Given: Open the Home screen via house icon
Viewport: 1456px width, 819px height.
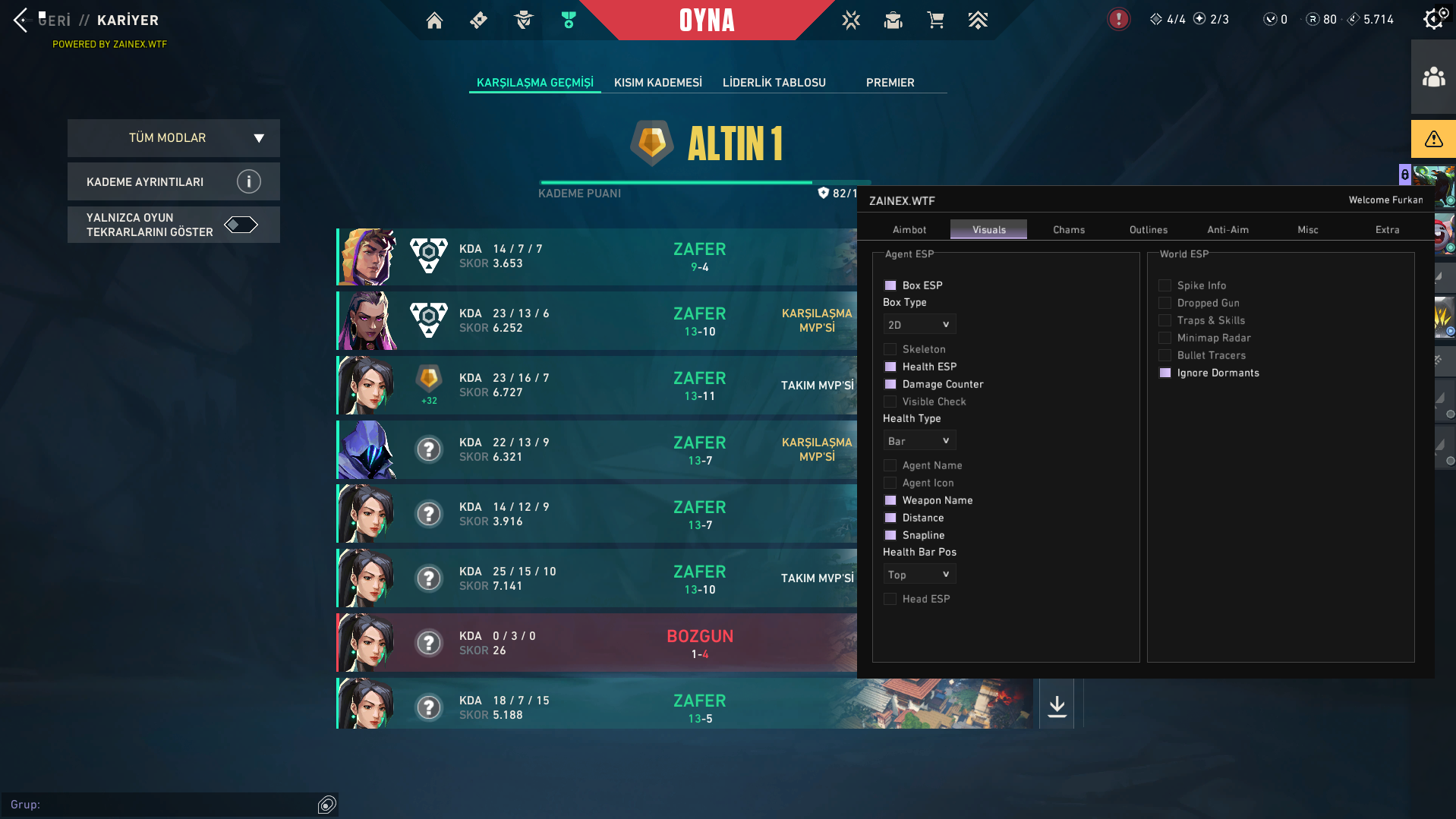Looking at the screenshot, I should pos(434,20).
